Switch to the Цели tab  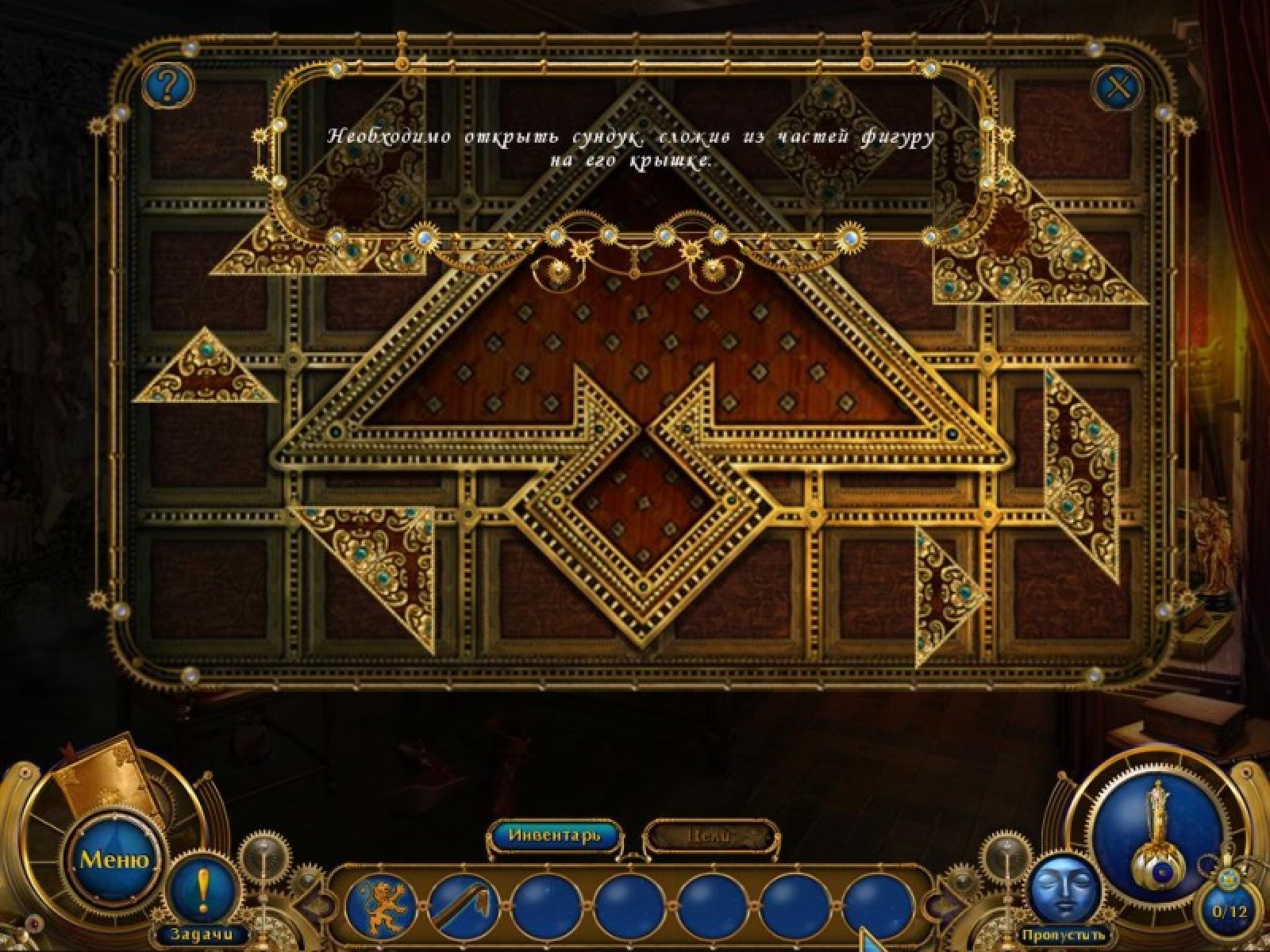[x=706, y=835]
